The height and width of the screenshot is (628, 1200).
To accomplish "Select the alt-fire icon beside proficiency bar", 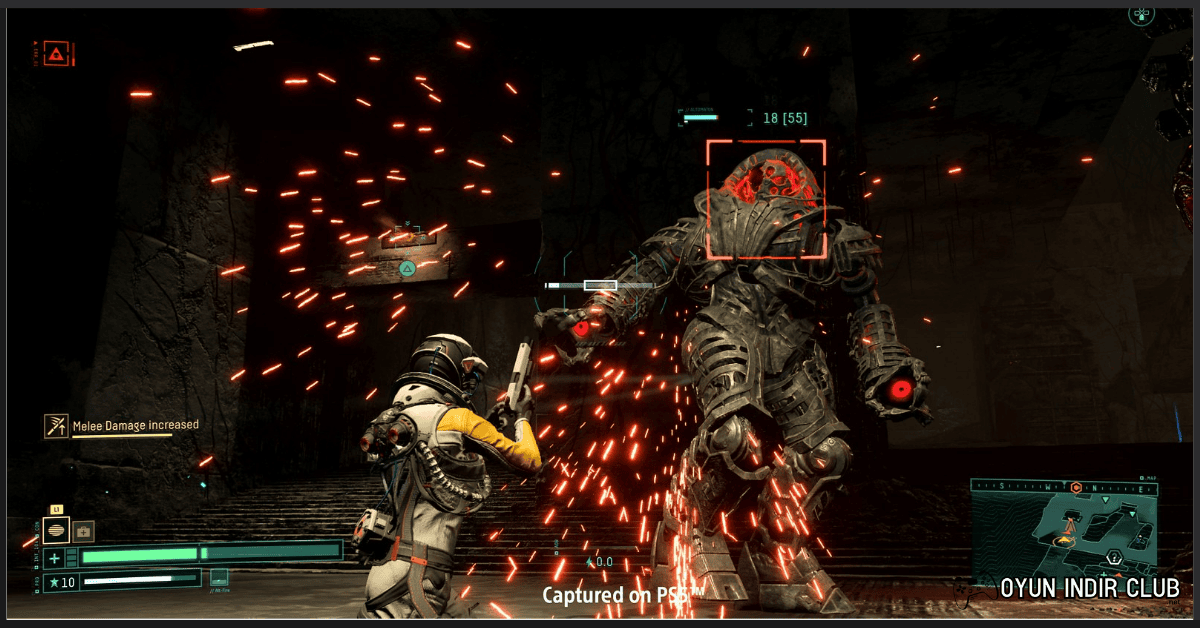I will coord(219,577).
